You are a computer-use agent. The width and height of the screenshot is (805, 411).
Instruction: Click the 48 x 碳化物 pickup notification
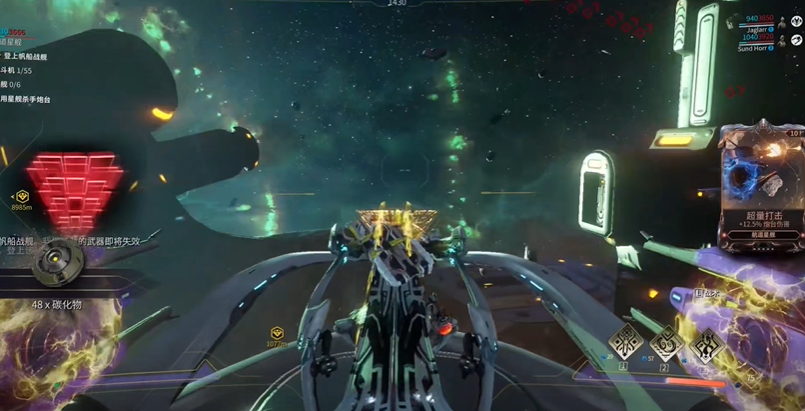[59, 304]
